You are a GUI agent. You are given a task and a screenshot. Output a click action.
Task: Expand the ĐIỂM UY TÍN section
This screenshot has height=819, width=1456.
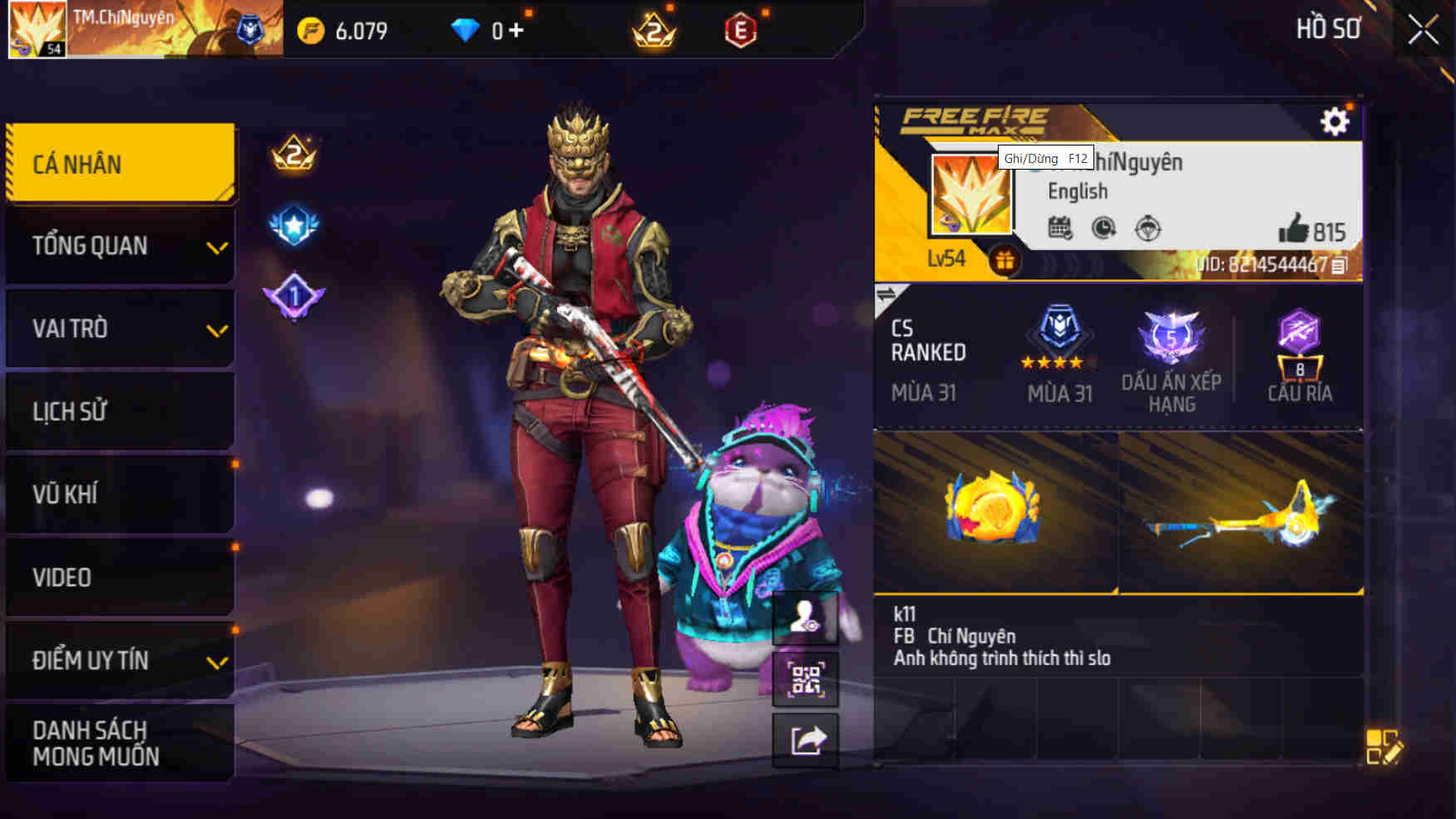pos(119,661)
